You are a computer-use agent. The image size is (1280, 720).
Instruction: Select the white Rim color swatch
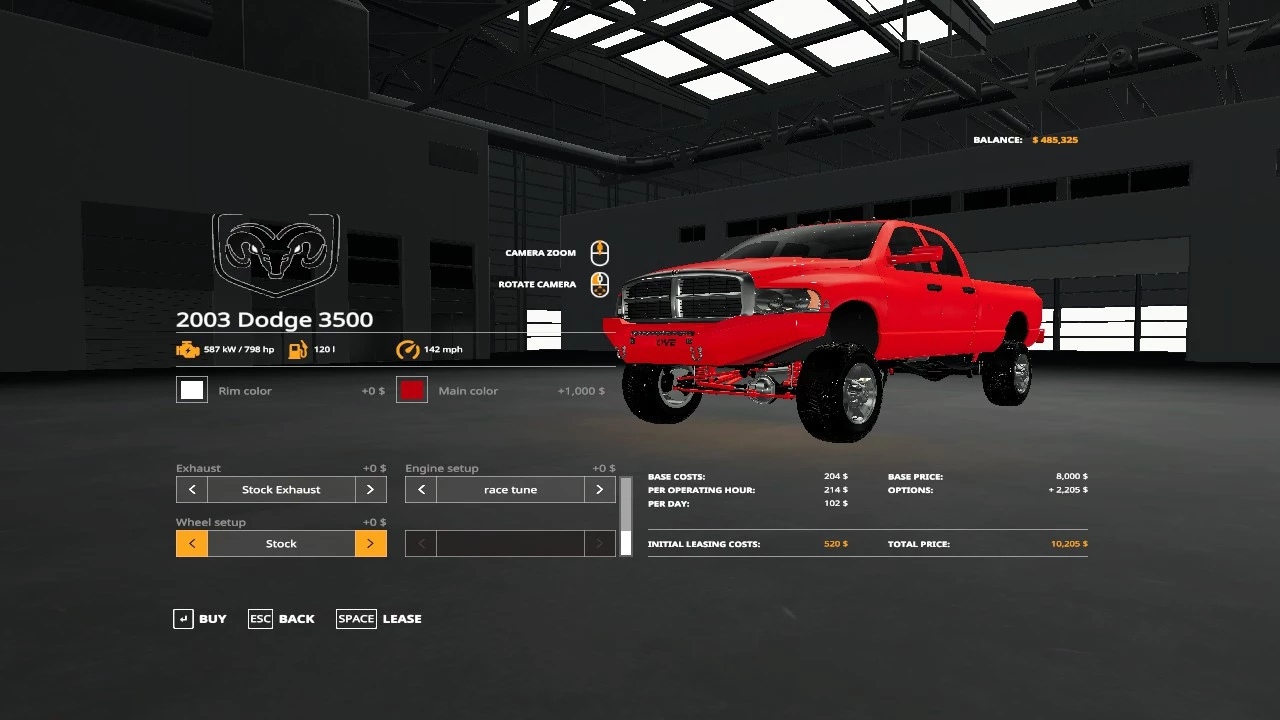pos(192,390)
